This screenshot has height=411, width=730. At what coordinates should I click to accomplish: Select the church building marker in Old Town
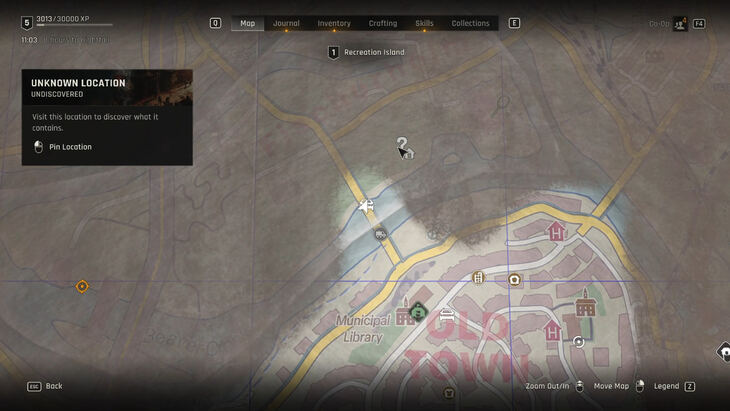click(585, 303)
